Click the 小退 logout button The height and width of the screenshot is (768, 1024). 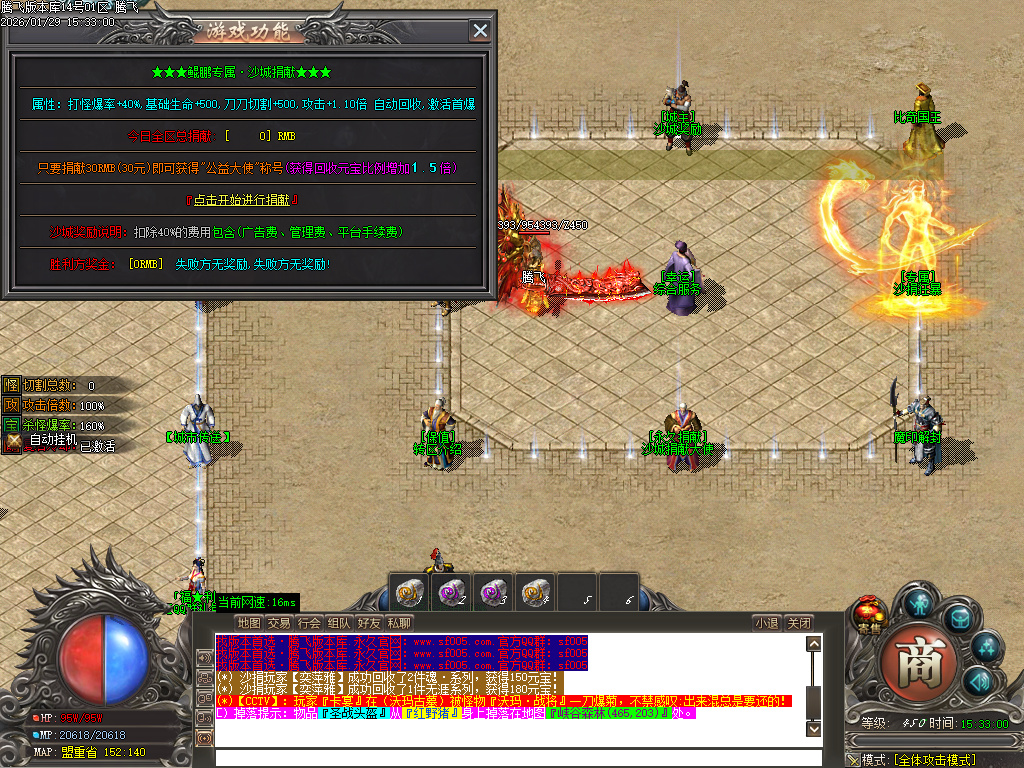767,622
